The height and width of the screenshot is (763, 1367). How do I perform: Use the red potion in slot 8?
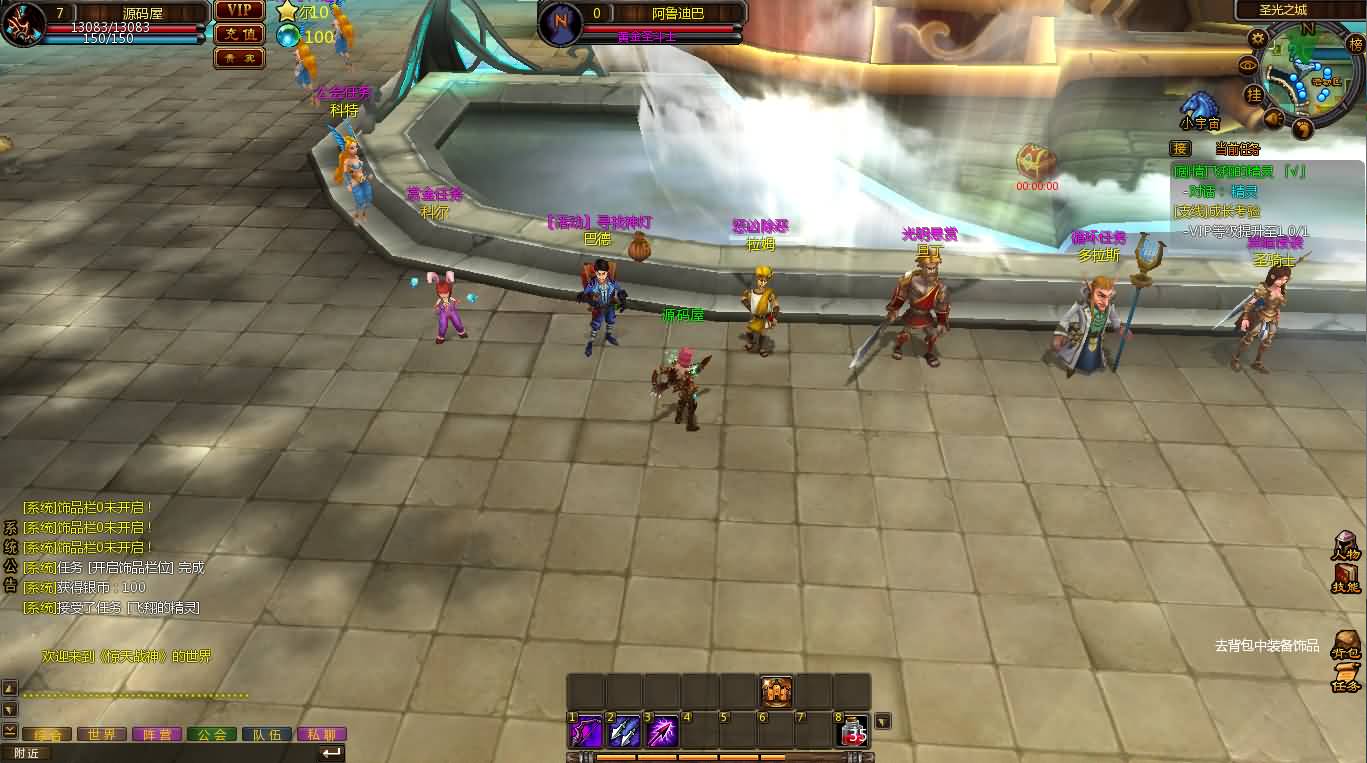click(x=853, y=732)
